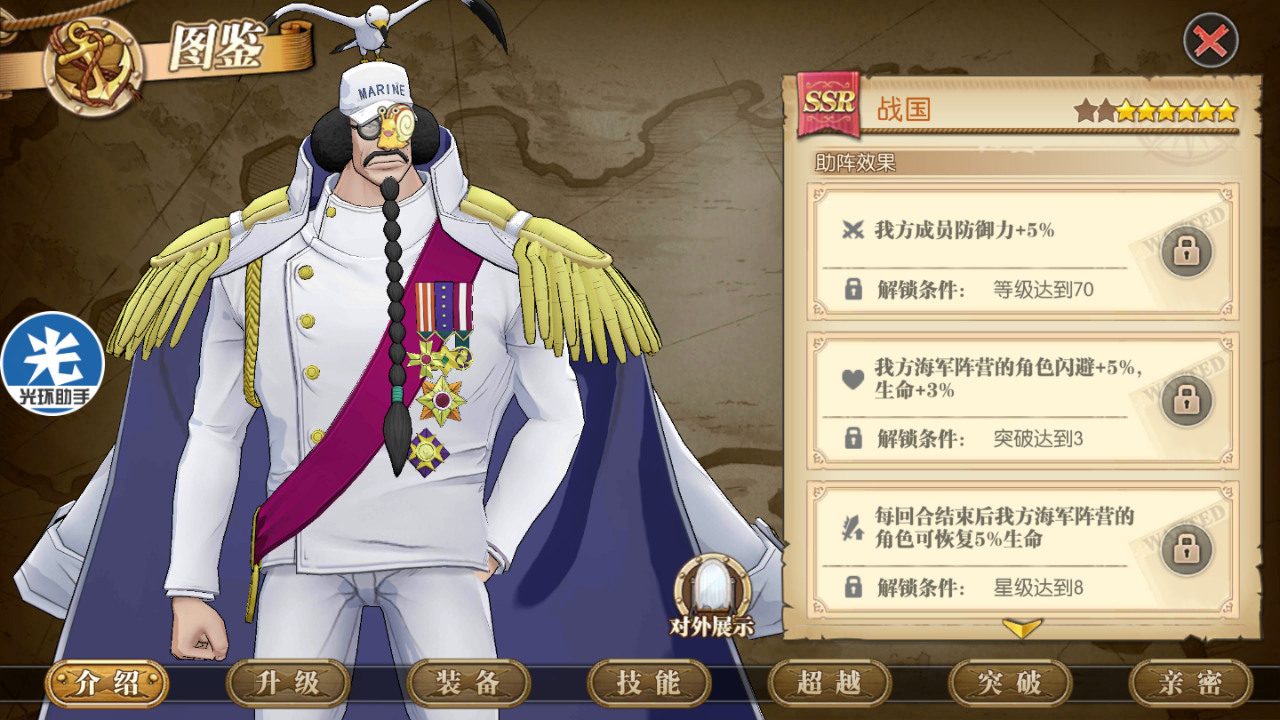The width and height of the screenshot is (1280, 720).
Task: Tap the lock on the 5% life recovery effect
Action: (1186, 549)
